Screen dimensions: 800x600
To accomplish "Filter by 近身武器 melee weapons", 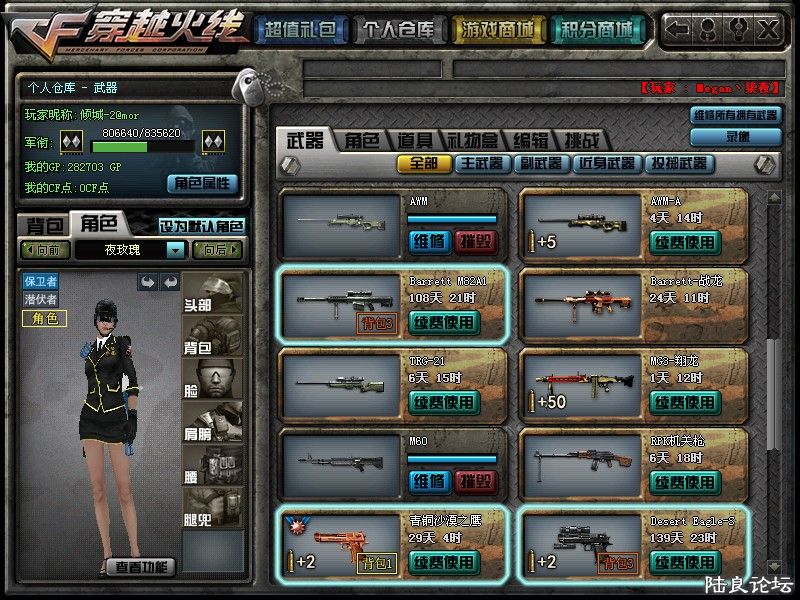I will [607, 163].
